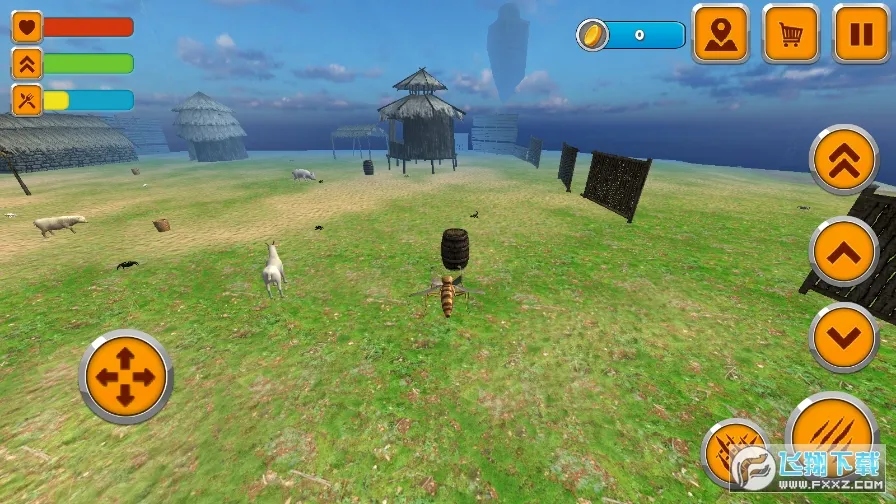Screen dimensions: 896x504
Task: Pause the game
Action: coord(861,35)
